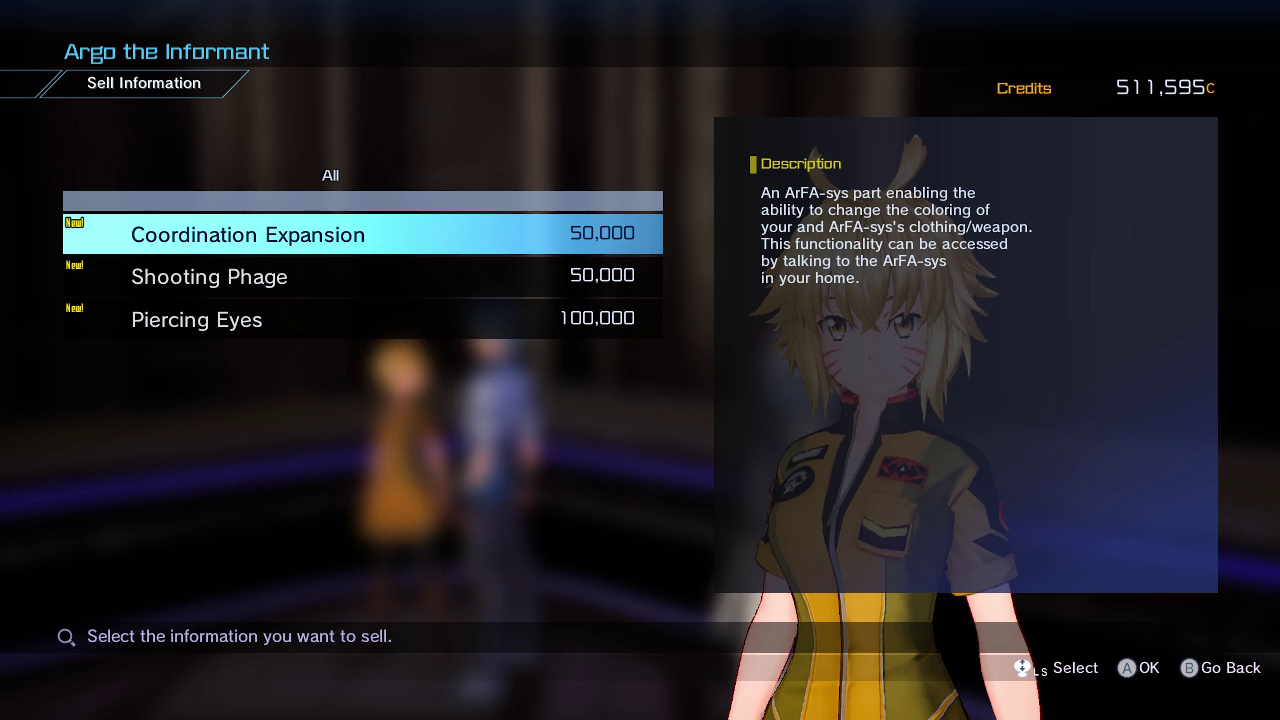Choose Shooting Phage from the list

coord(362,277)
